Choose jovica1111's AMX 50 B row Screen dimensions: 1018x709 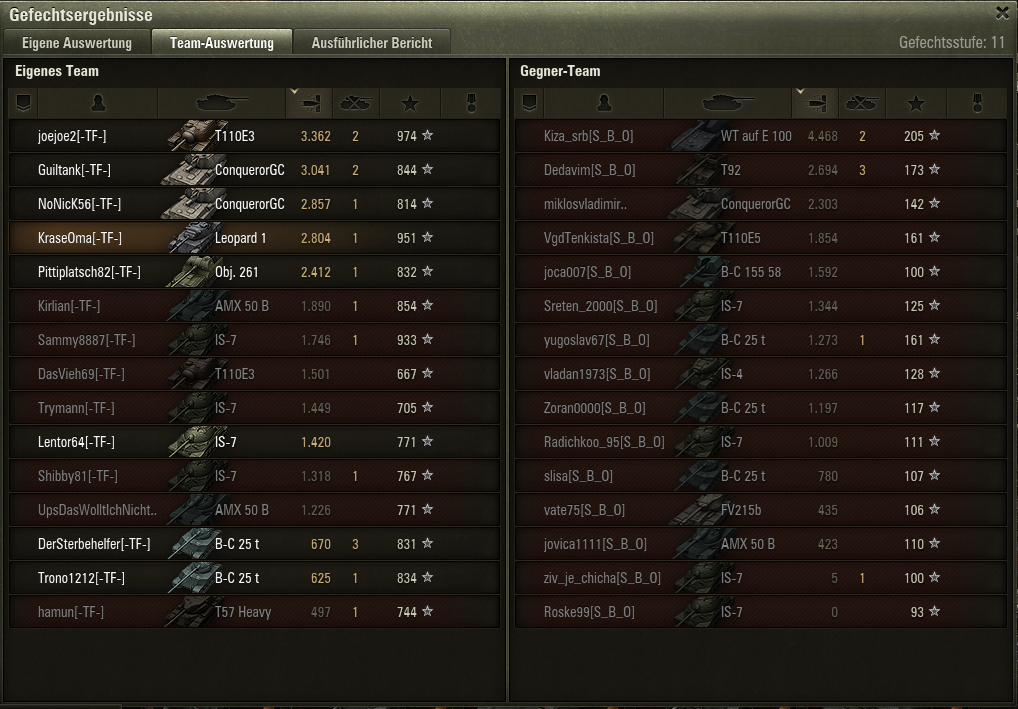(x=760, y=544)
